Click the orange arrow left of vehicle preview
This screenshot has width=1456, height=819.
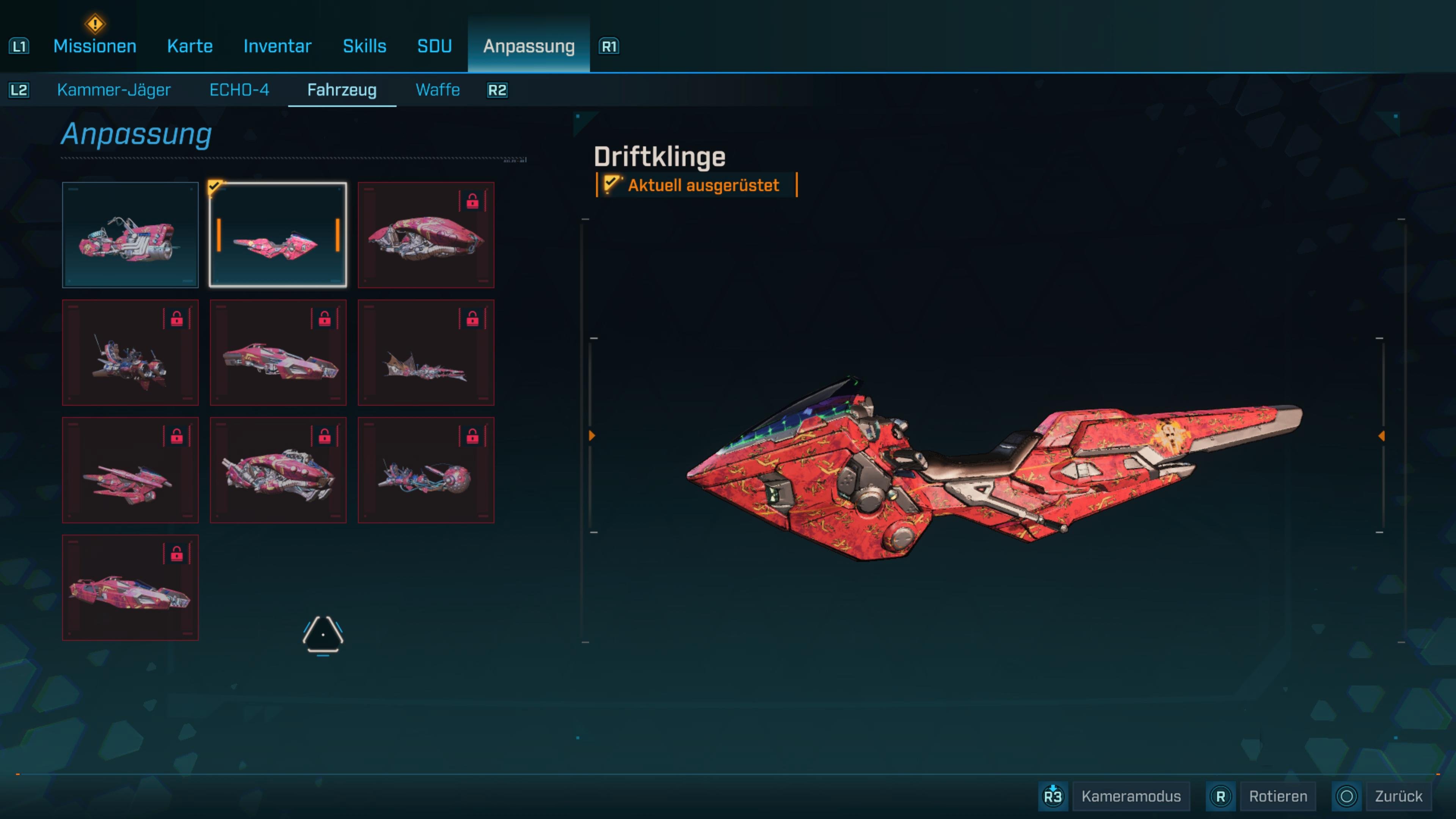coord(592,436)
